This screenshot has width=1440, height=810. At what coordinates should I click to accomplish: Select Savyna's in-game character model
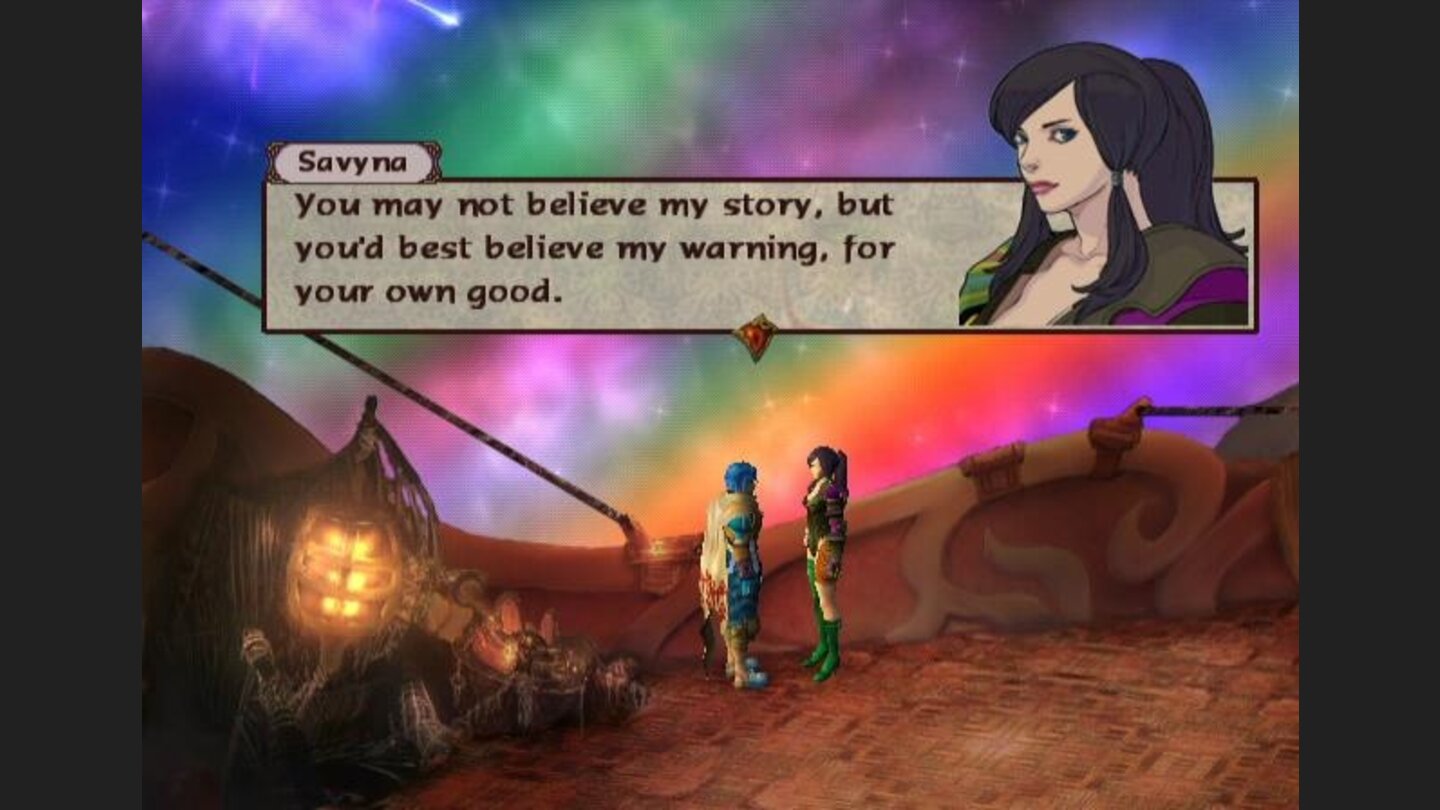point(825,555)
